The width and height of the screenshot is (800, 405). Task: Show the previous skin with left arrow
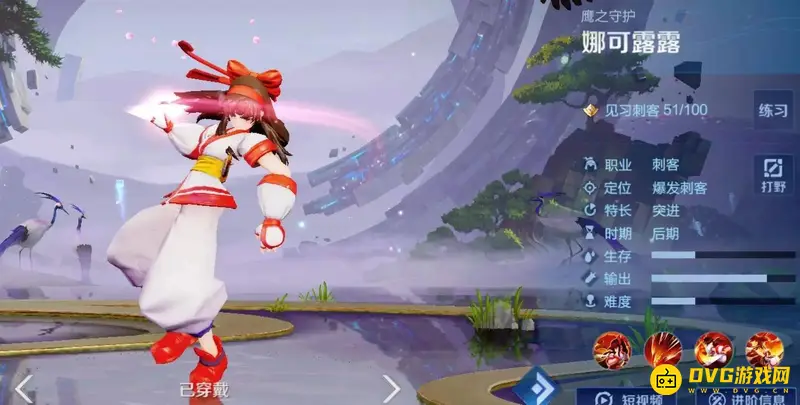22,388
